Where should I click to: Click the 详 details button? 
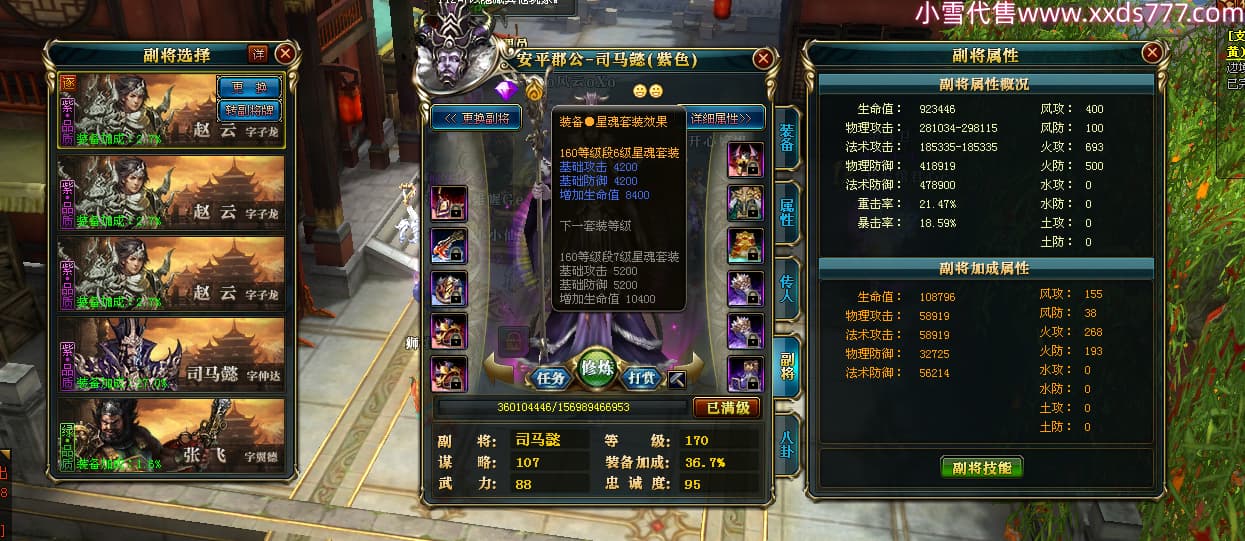pyautogui.click(x=257, y=54)
